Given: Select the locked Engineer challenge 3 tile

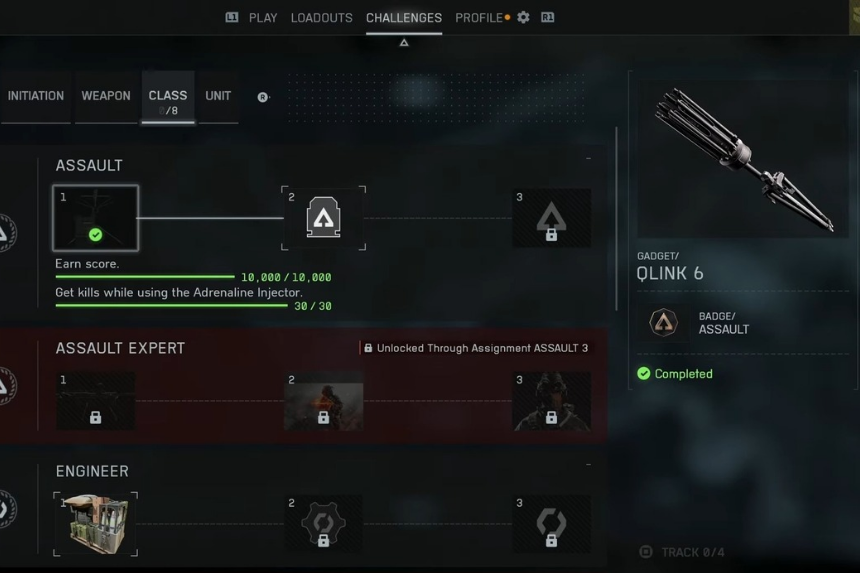Looking at the screenshot, I should click(x=551, y=524).
